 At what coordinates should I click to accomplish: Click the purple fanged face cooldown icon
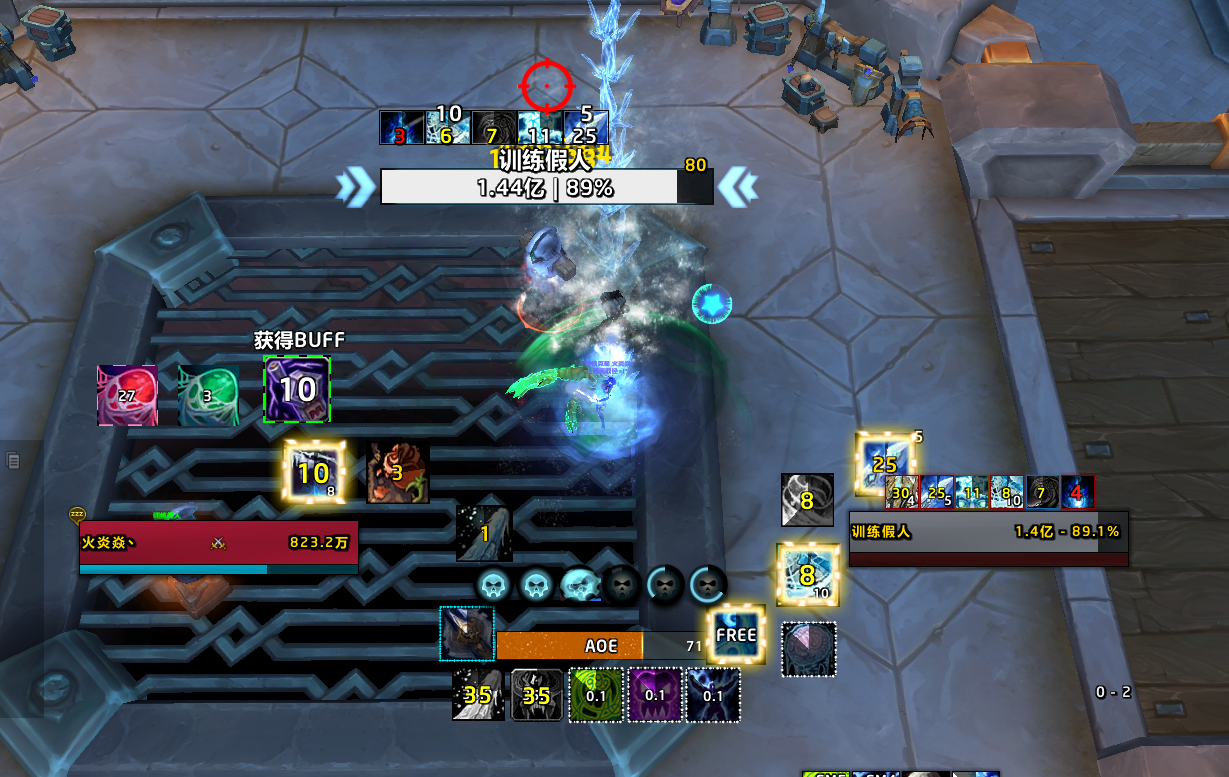[x=654, y=695]
